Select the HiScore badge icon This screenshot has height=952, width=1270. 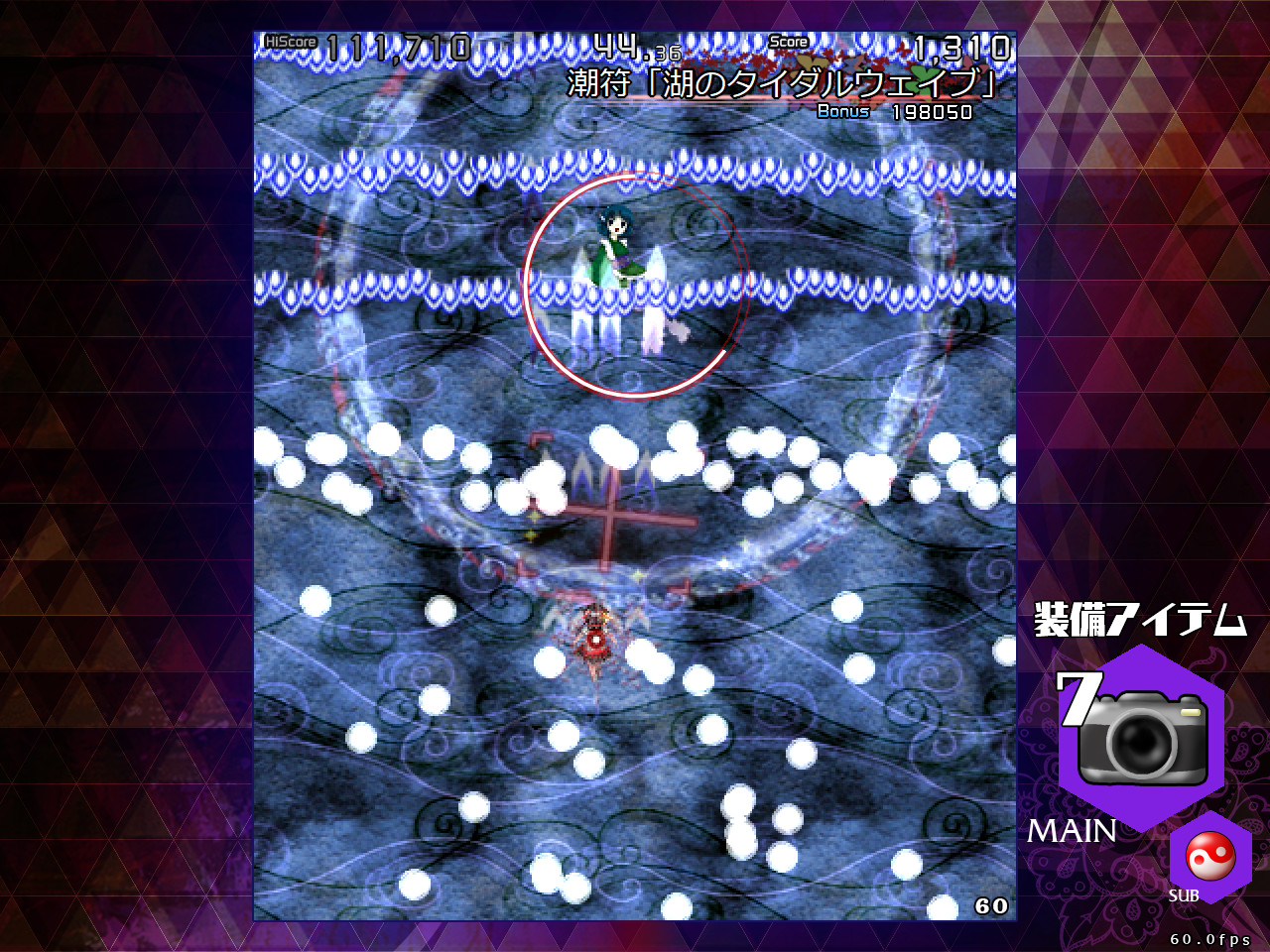291,43
